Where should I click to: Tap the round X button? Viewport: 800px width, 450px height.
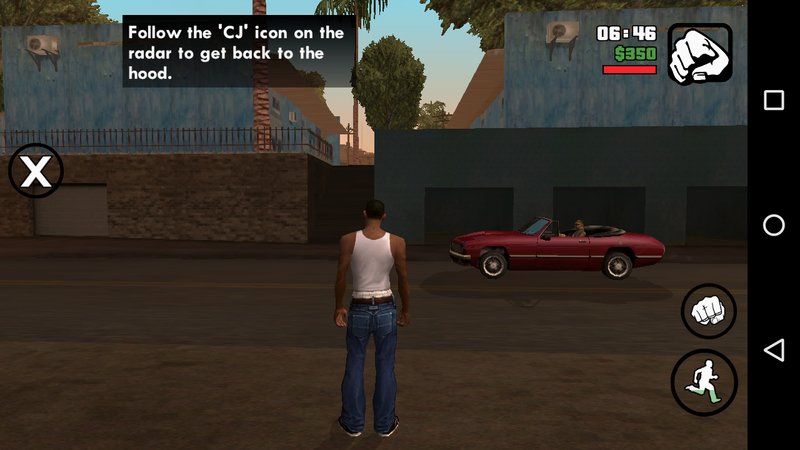click(36, 171)
